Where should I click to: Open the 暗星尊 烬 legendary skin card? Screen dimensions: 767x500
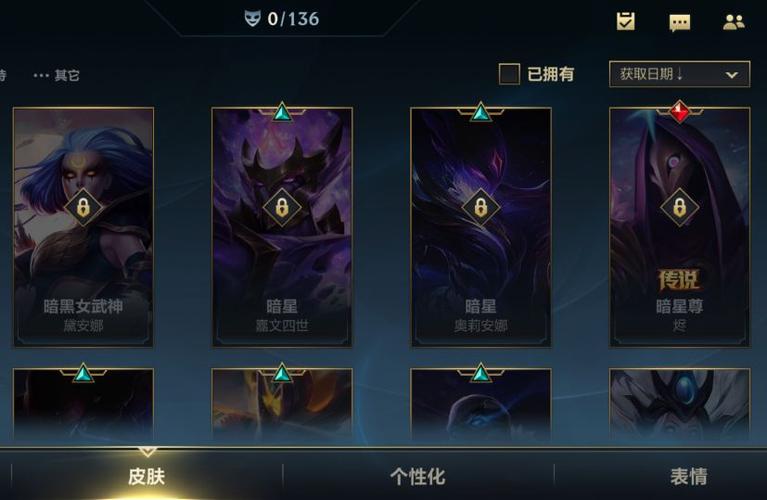(x=679, y=226)
